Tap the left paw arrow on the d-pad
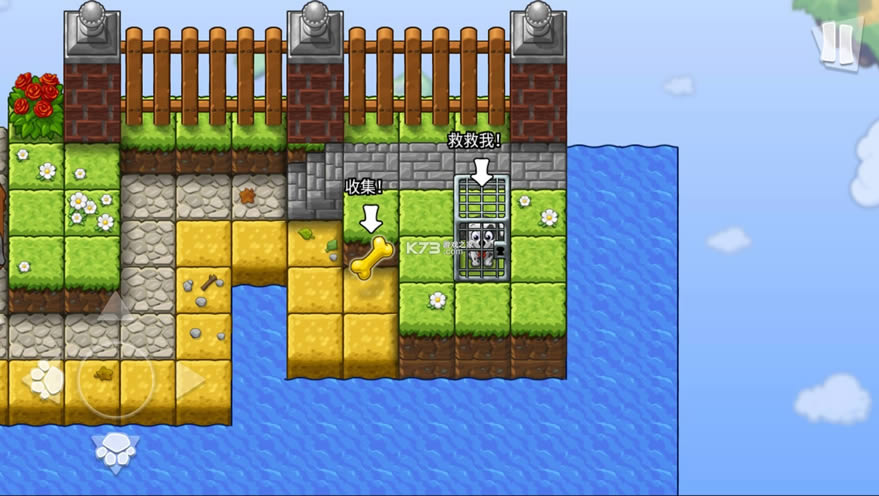The width and height of the screenshot is (879, 496). (44, 380)
